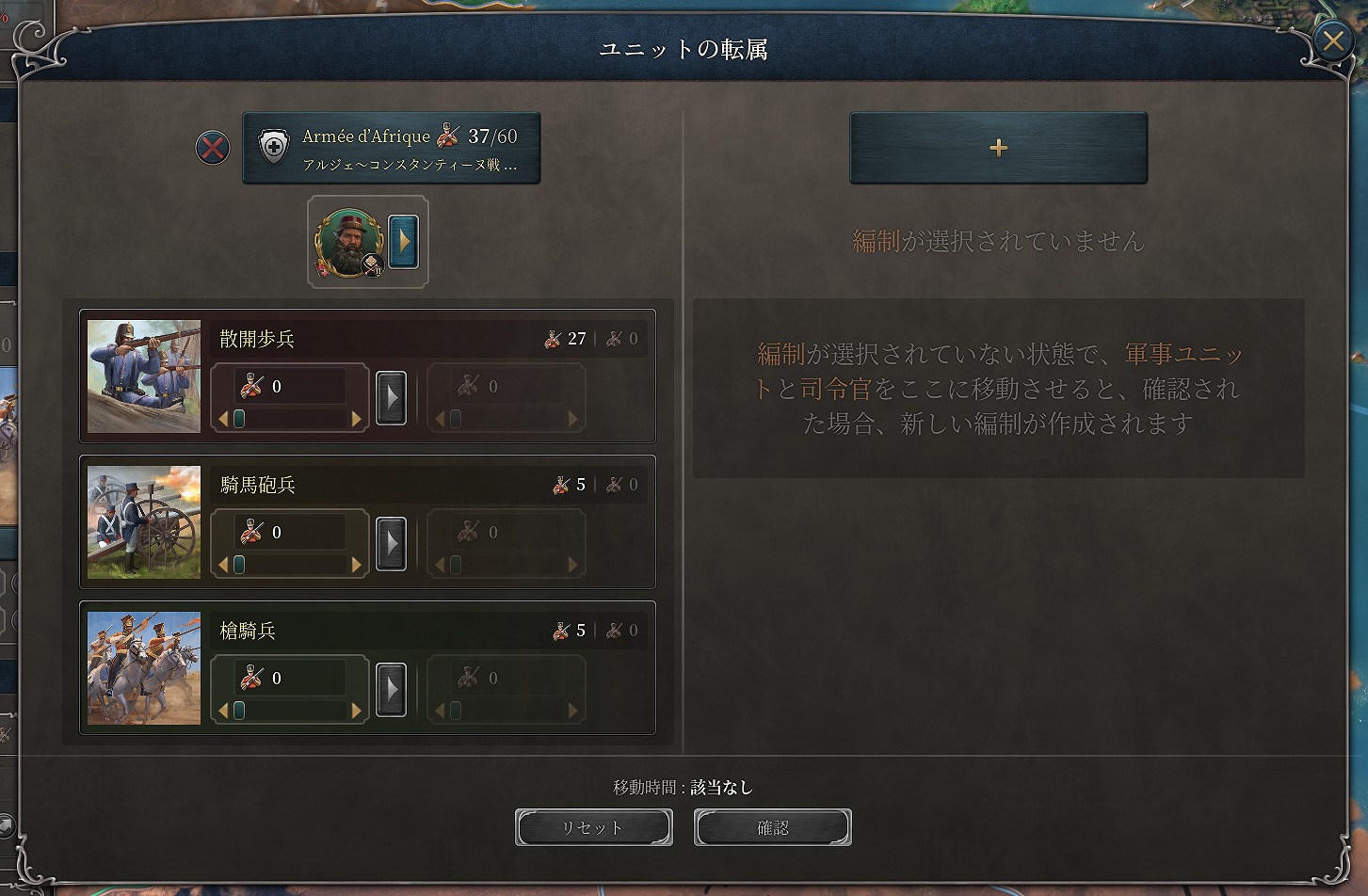Close the ユニットの転属 dialog
Screen dimensions: 1368x896
(1332, 40)
